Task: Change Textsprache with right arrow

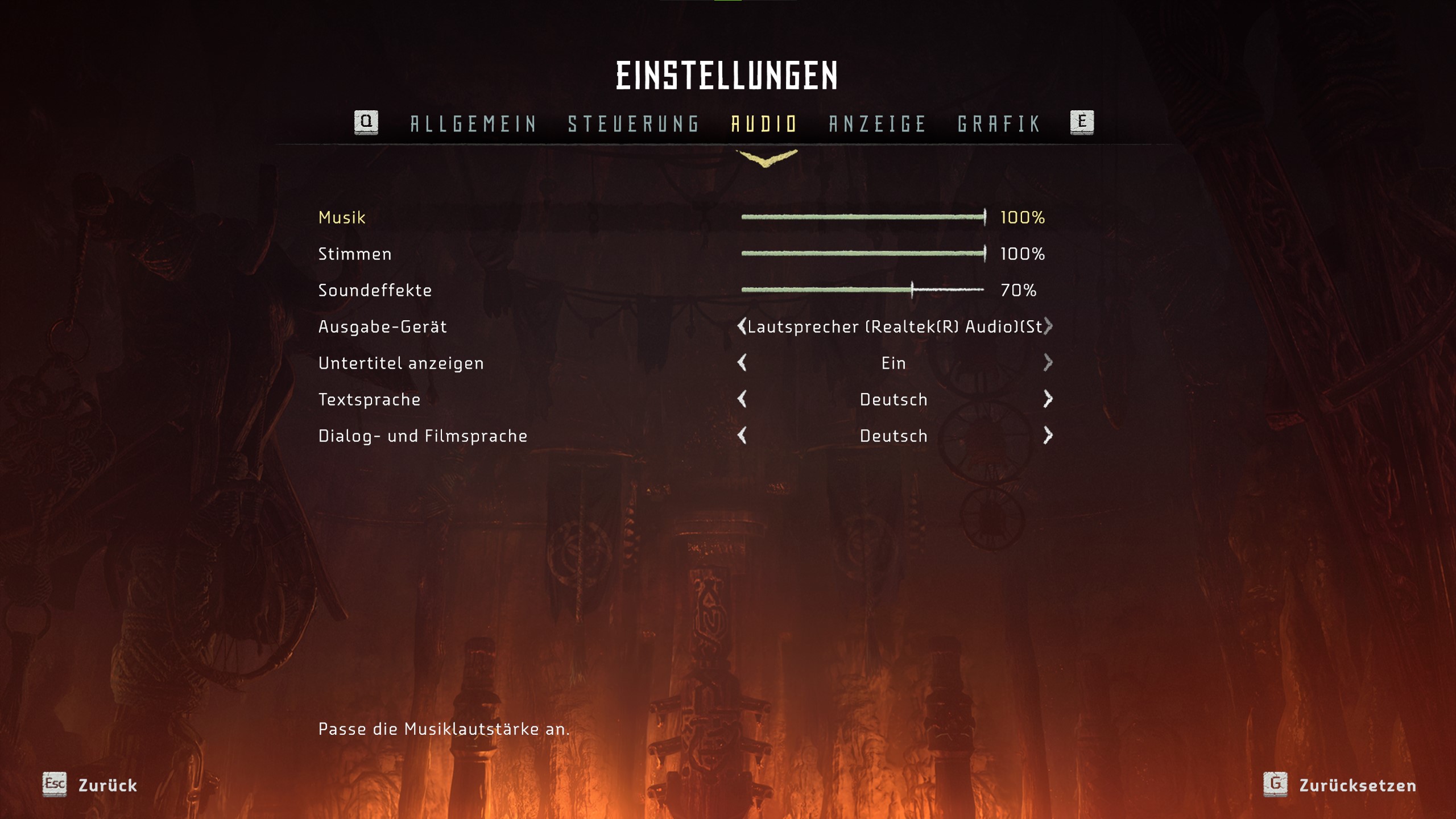Action: click(x=1048, y=399)
